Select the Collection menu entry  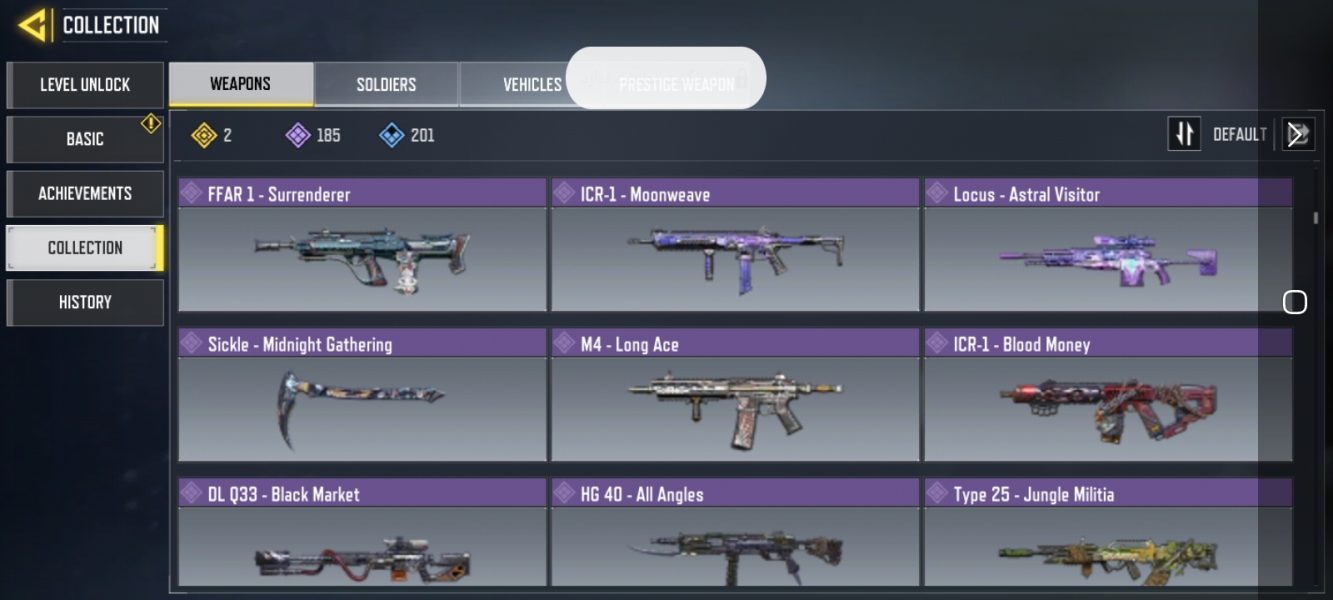tap(85, 248)
